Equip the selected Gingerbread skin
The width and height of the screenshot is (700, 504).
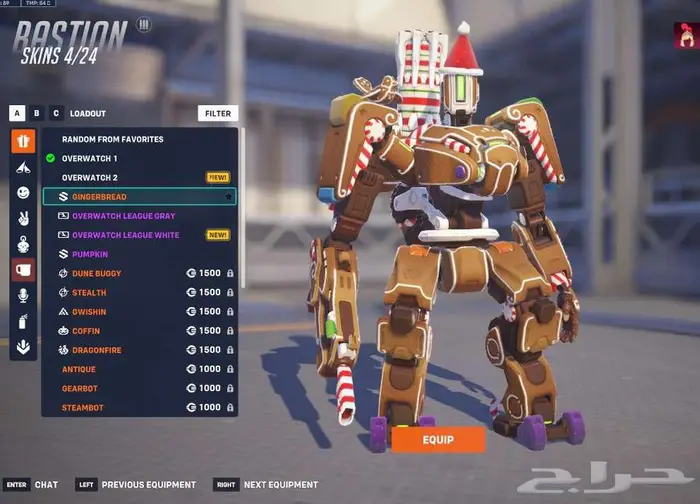click(x=438, y=440)
